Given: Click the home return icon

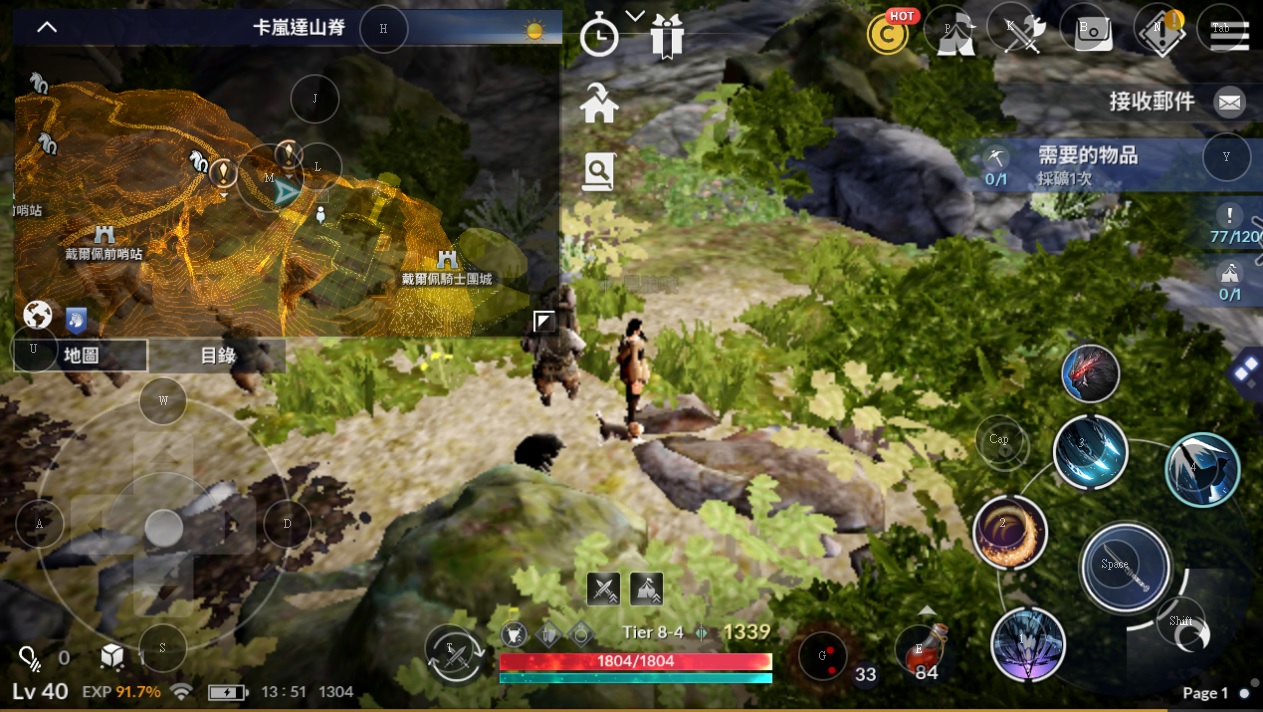Looking at the screenshot, I should [x=599, y=104].
